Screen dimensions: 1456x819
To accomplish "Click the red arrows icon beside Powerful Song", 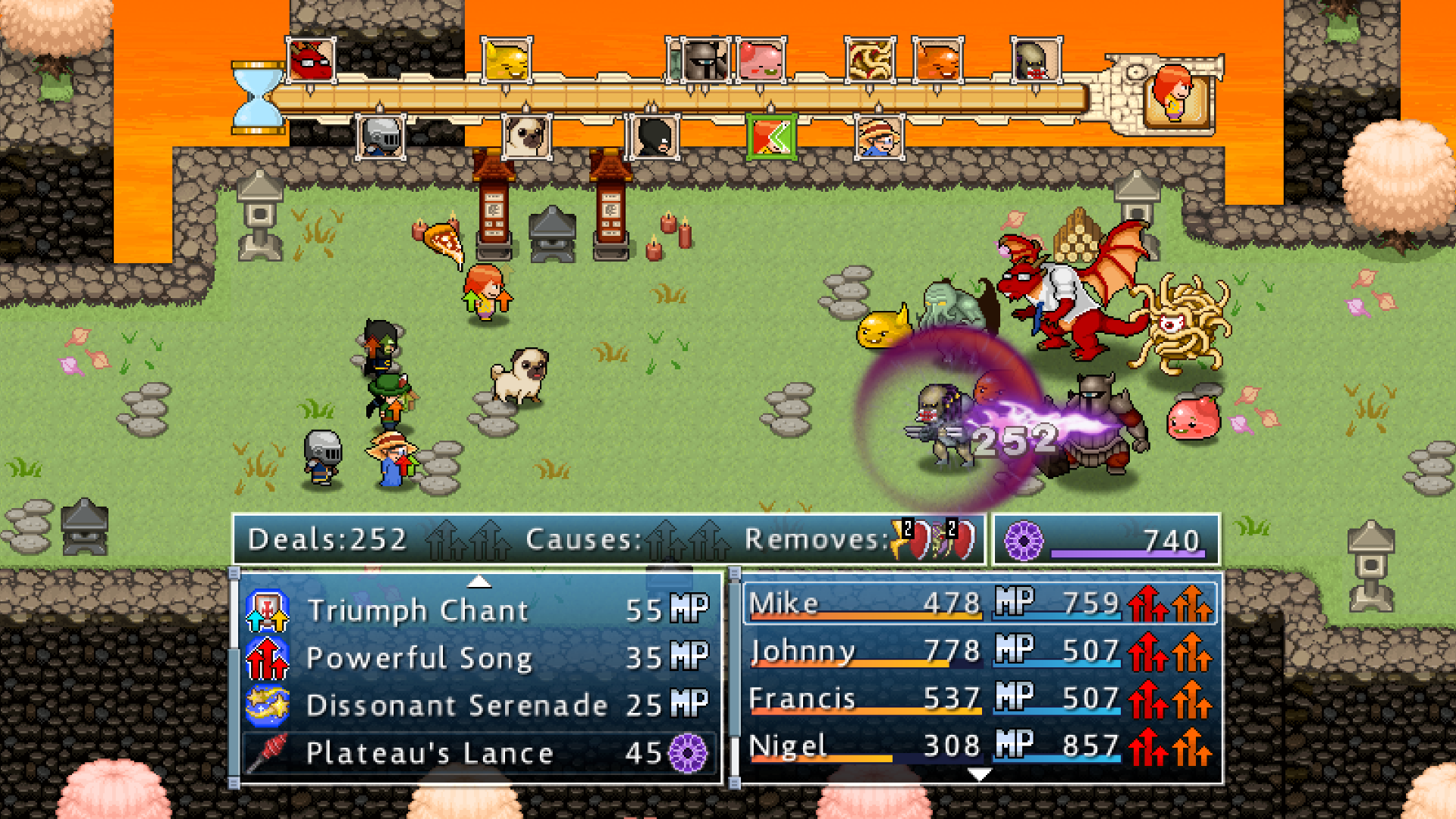I will pyautogui.click(x=267, y=657).
